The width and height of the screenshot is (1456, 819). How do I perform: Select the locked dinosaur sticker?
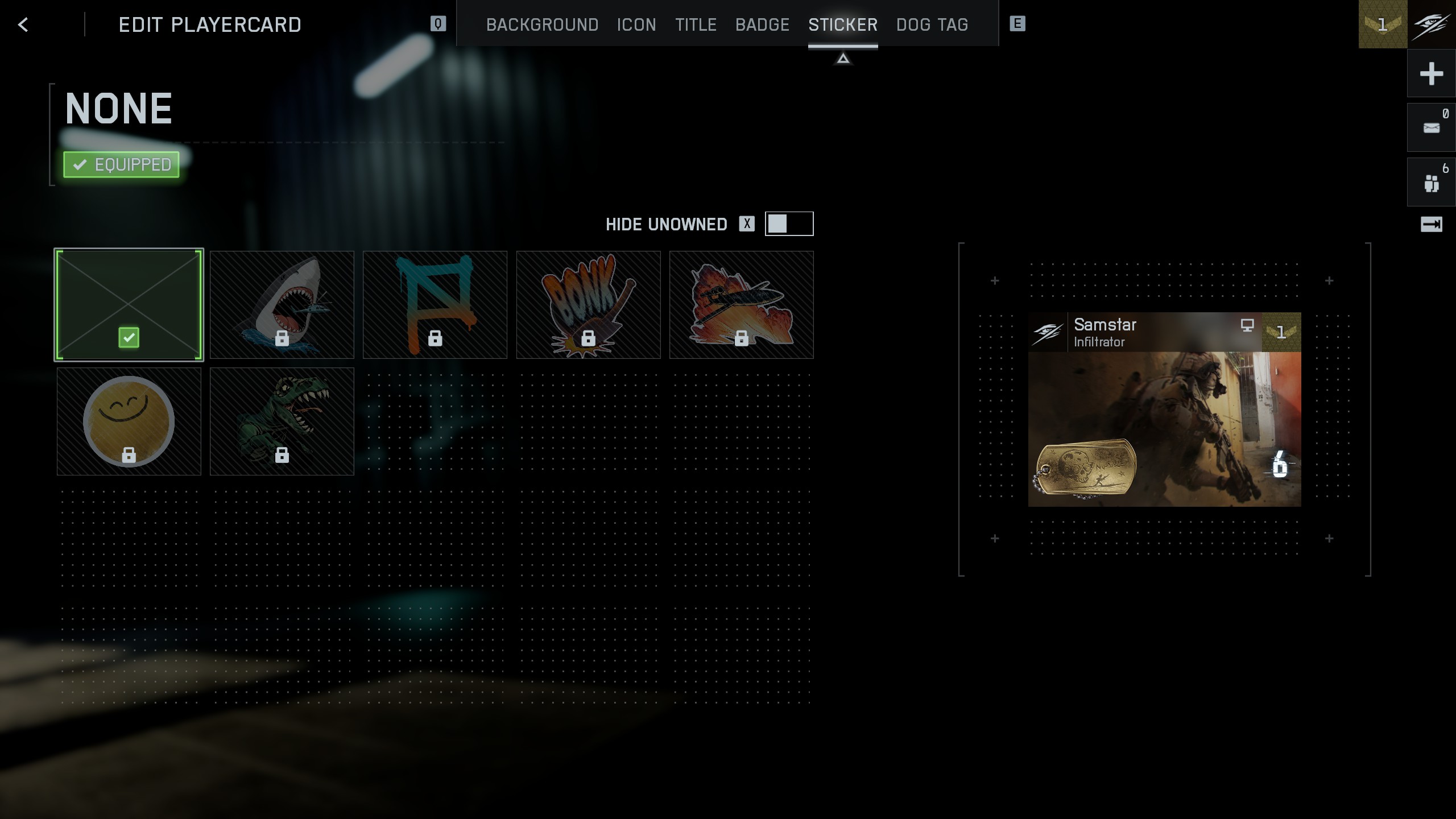coord(282,421)
